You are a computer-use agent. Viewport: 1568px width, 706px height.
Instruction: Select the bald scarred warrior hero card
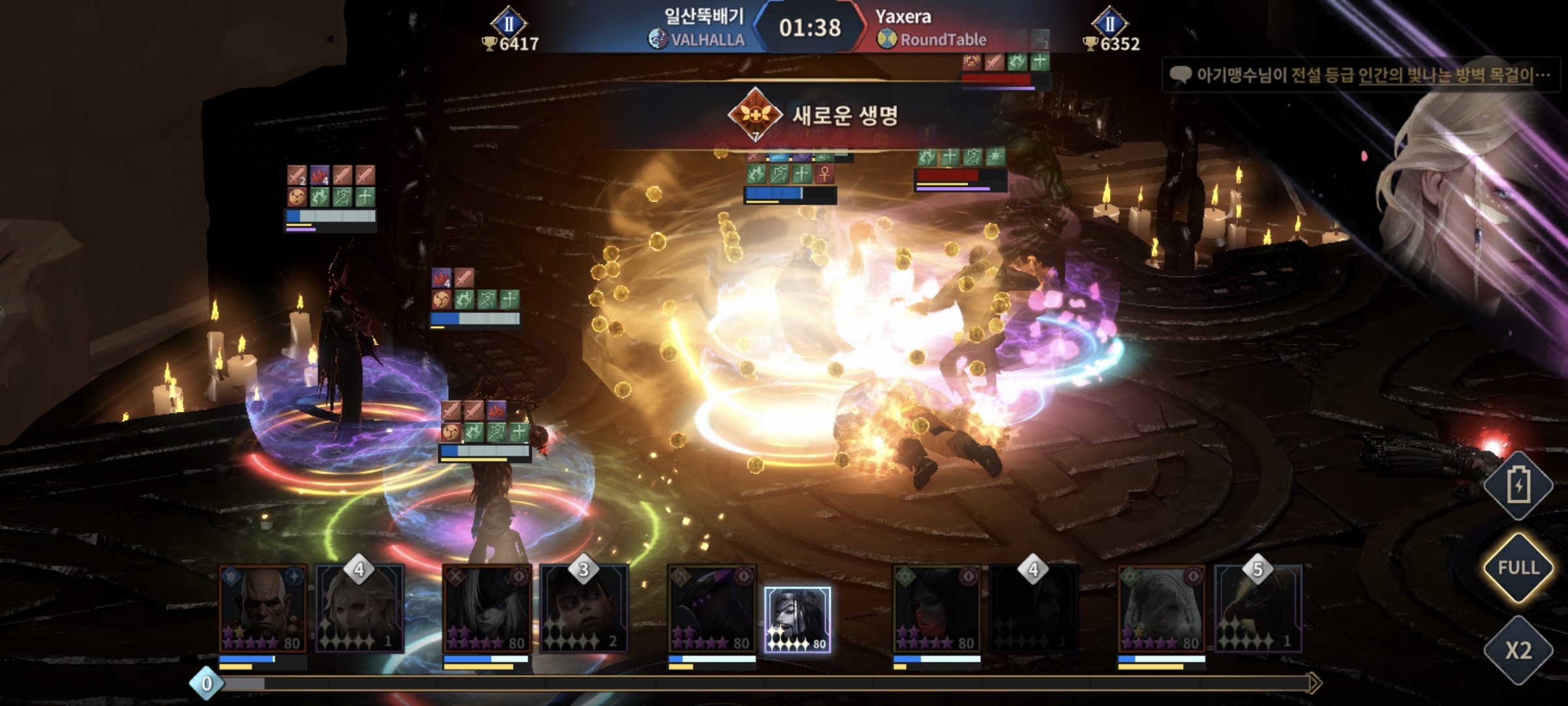coord(263,609)
